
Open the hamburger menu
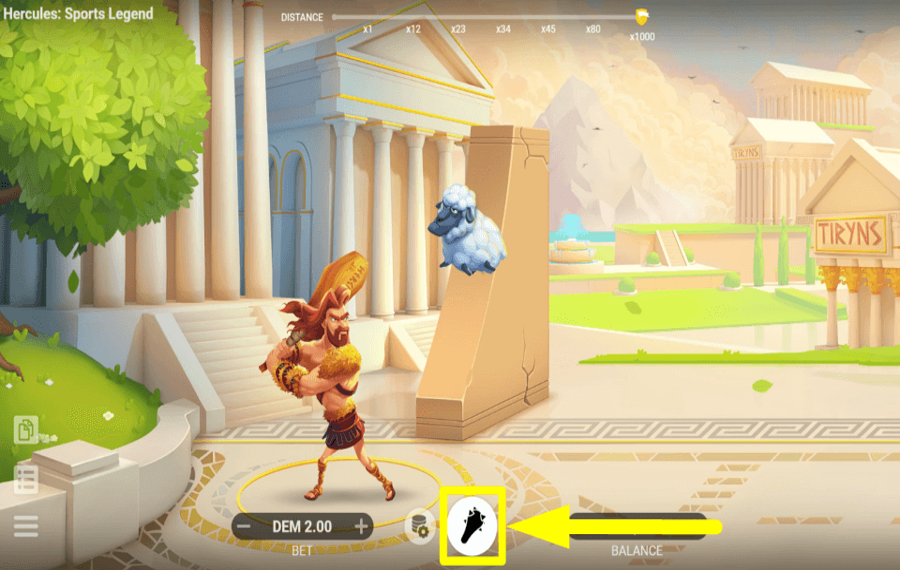[x=26, y=526]
